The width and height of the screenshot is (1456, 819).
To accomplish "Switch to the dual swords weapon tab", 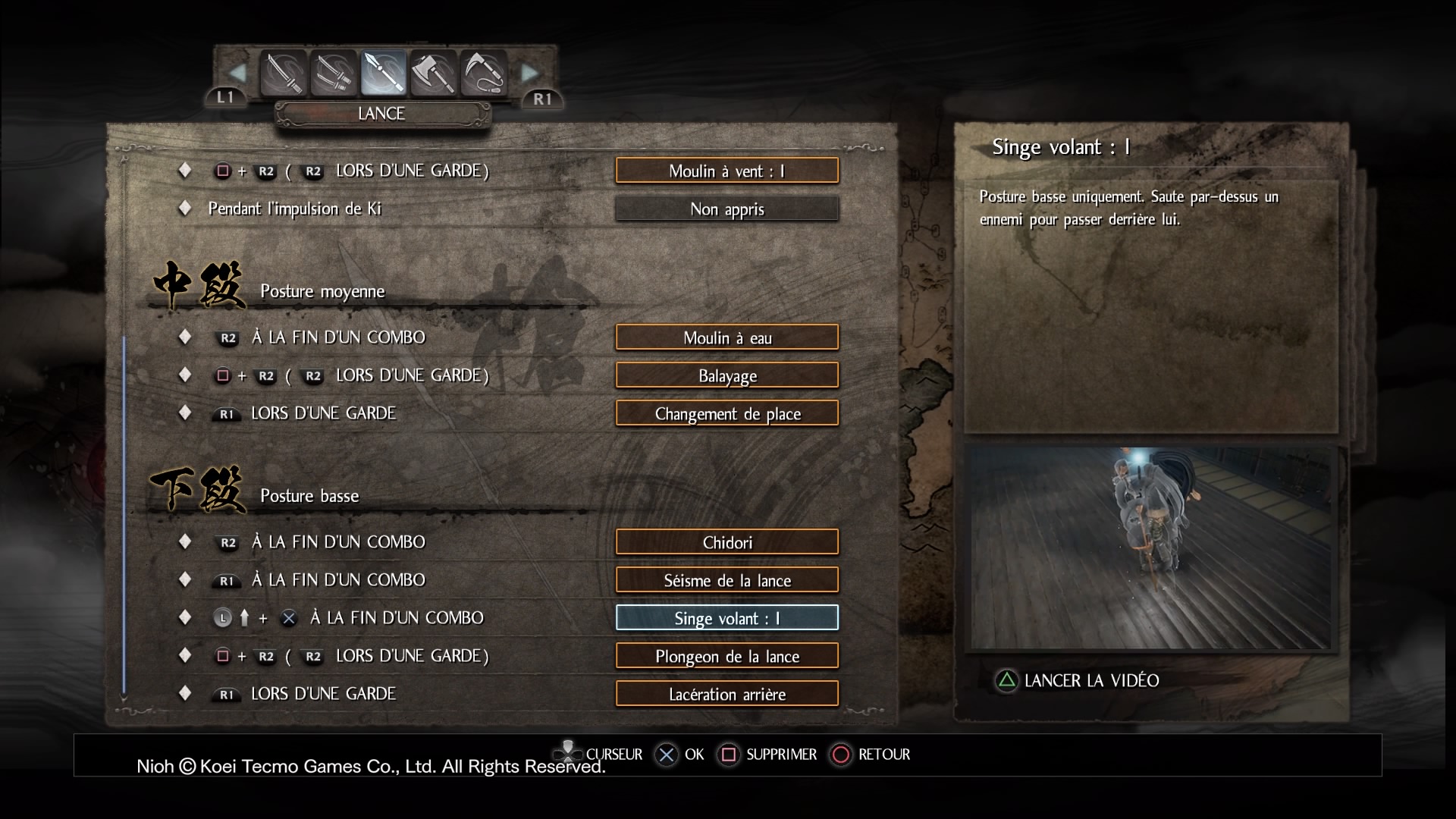I will pos(334,74).
